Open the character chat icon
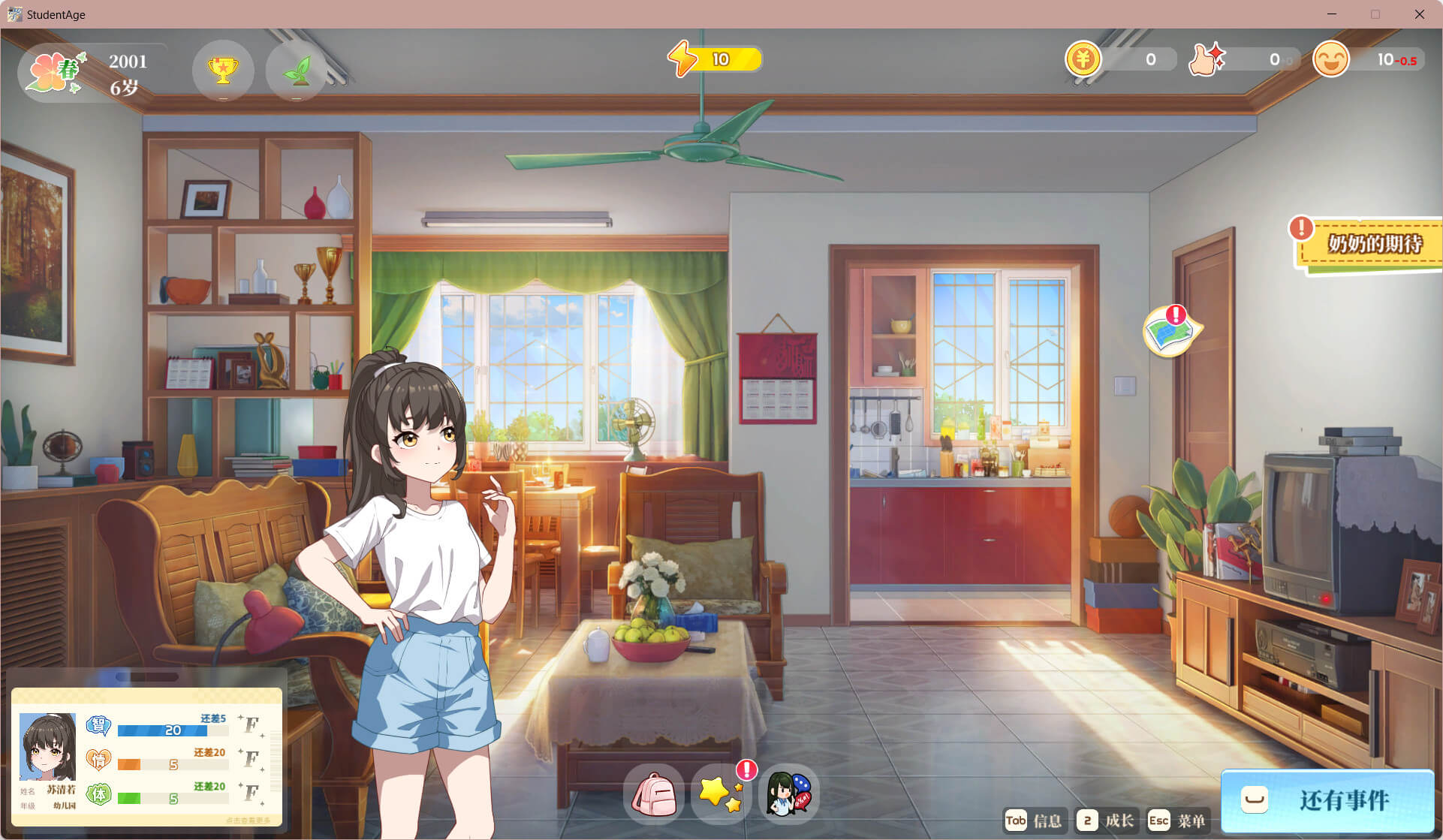Viewport: 1443px width, 840px height. tap(788, 794)
